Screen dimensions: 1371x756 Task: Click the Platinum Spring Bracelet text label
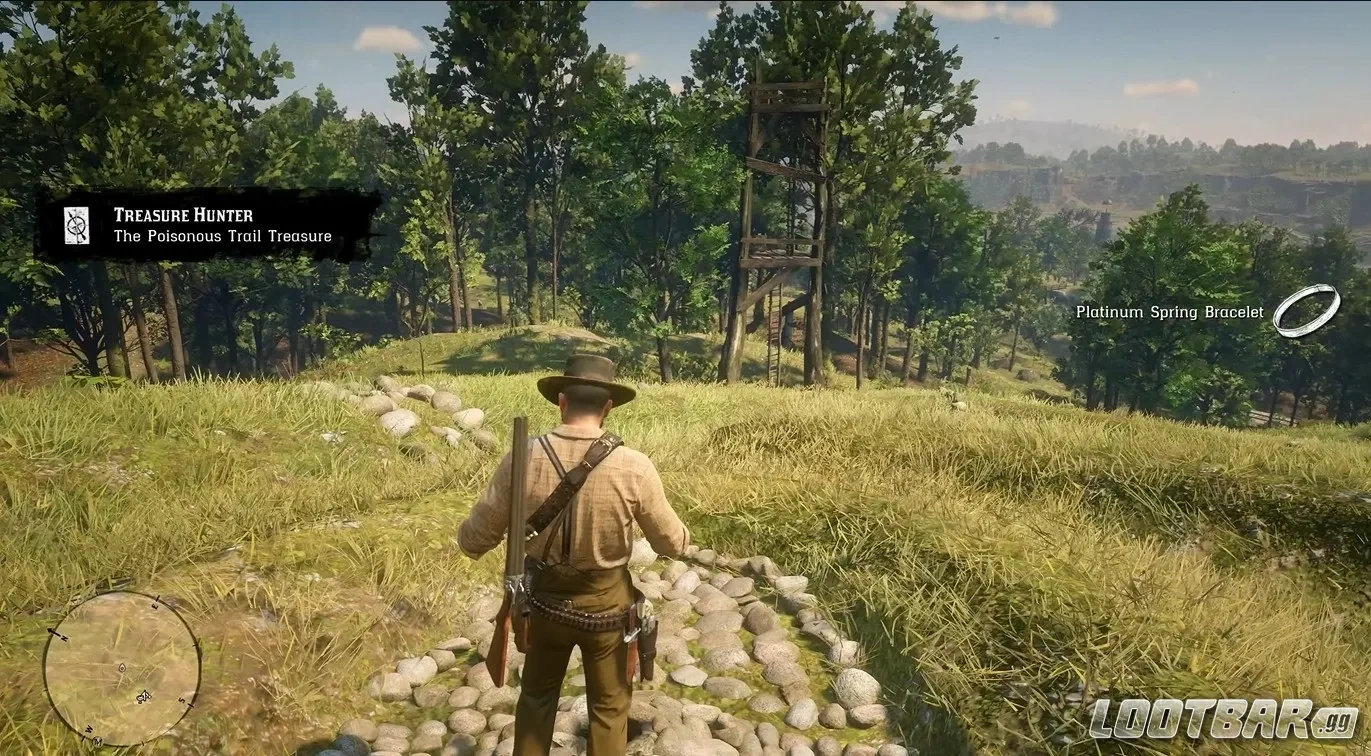1168,311
